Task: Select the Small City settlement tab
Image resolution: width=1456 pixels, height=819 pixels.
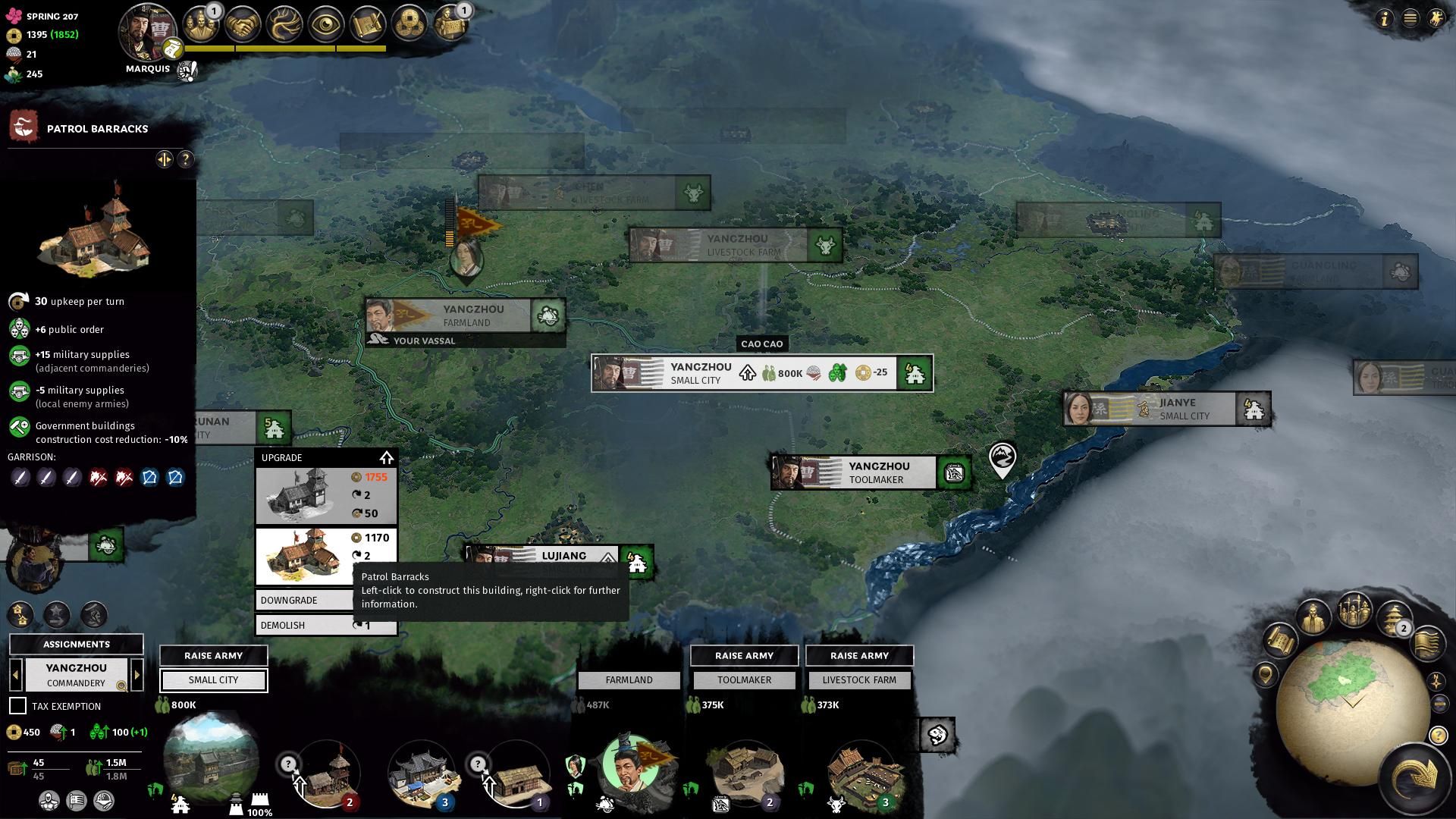Action: pyautogui.click(x=213, y=680)
